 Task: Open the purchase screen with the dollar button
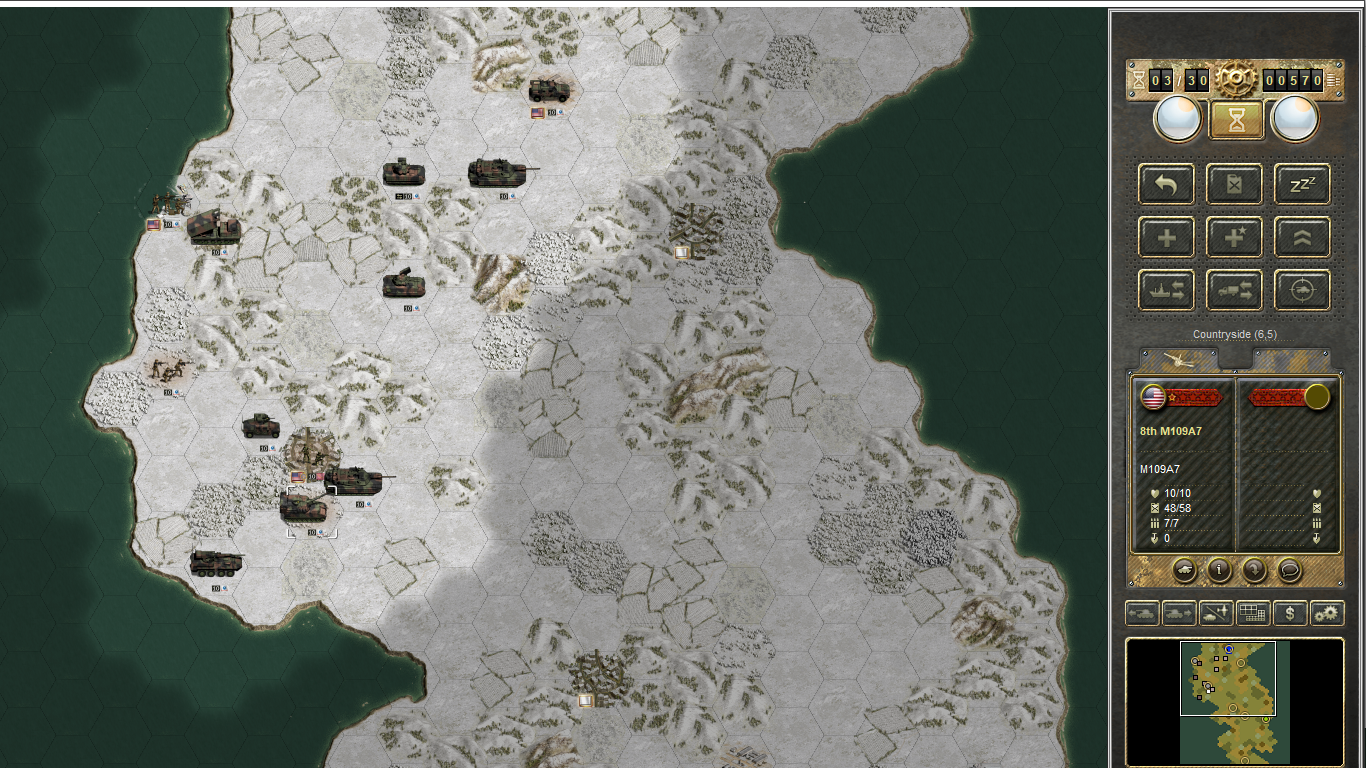[1290, 613]
